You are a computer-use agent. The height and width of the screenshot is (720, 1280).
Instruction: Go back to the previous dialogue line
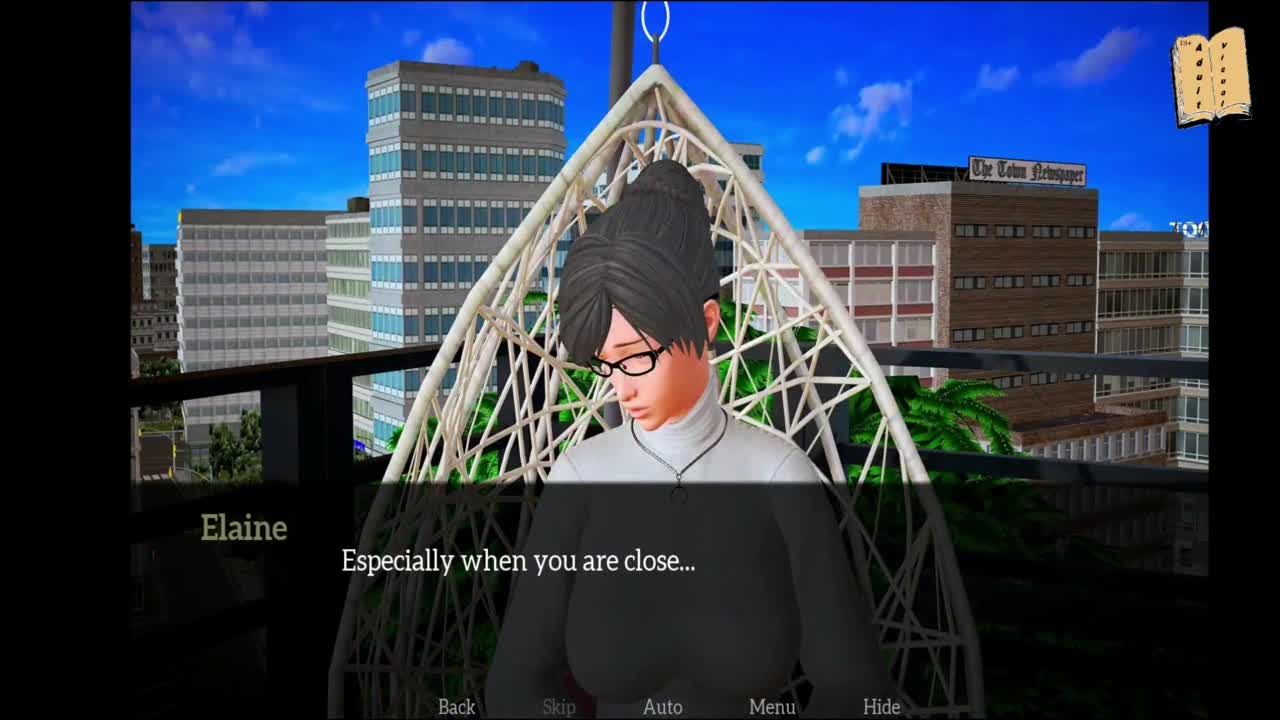point(456,707)
